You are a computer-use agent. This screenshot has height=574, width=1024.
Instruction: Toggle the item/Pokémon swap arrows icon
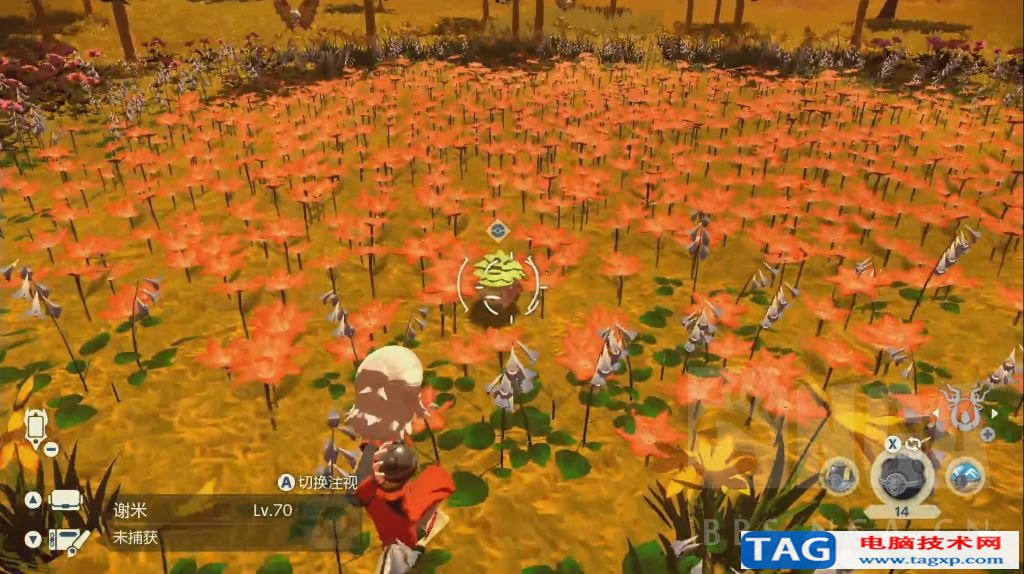[x=913, y=444]
